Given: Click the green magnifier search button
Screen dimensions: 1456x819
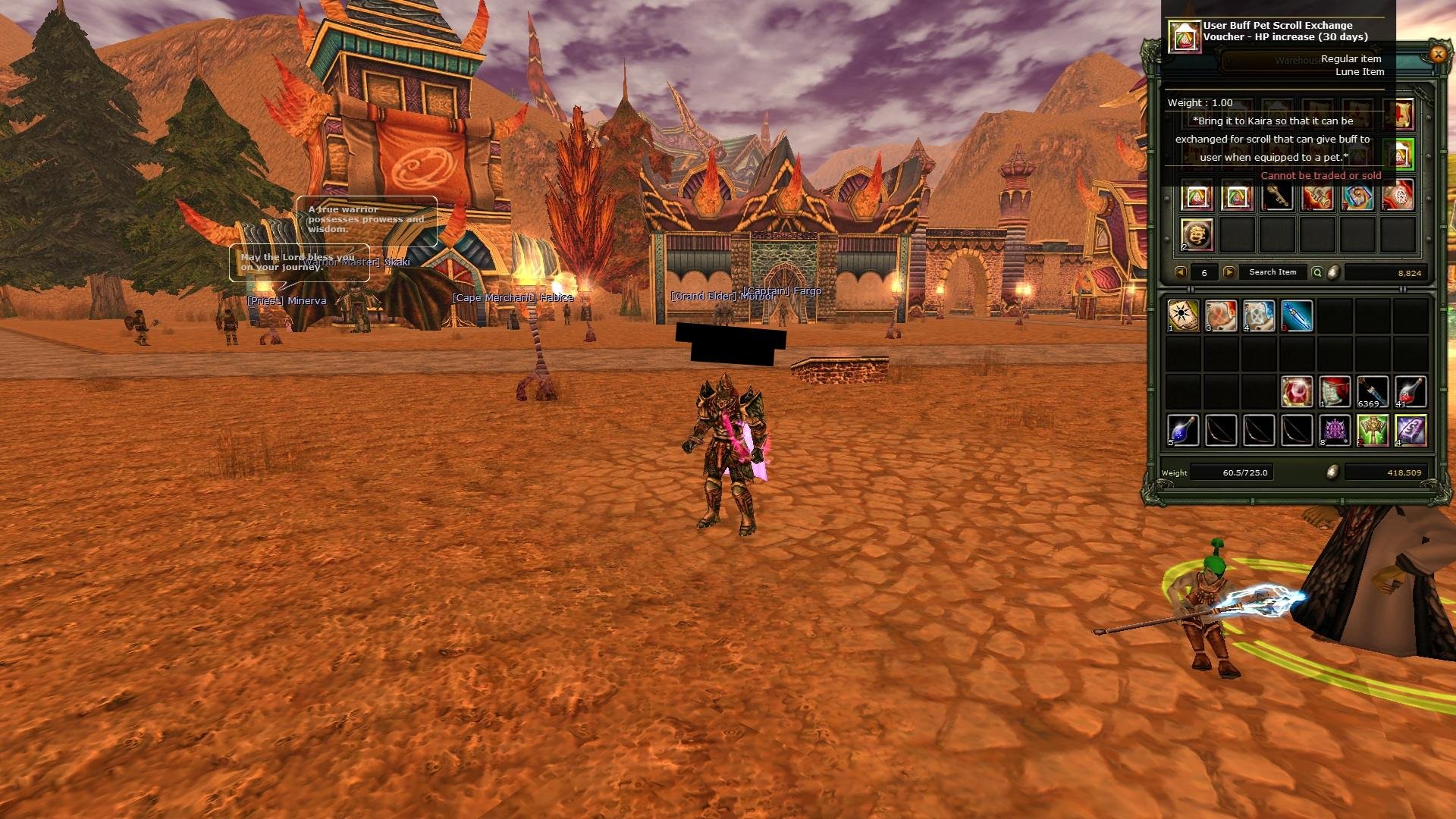Looking at the screenshot, I should pyautogui.click(x=1317, y=272).
